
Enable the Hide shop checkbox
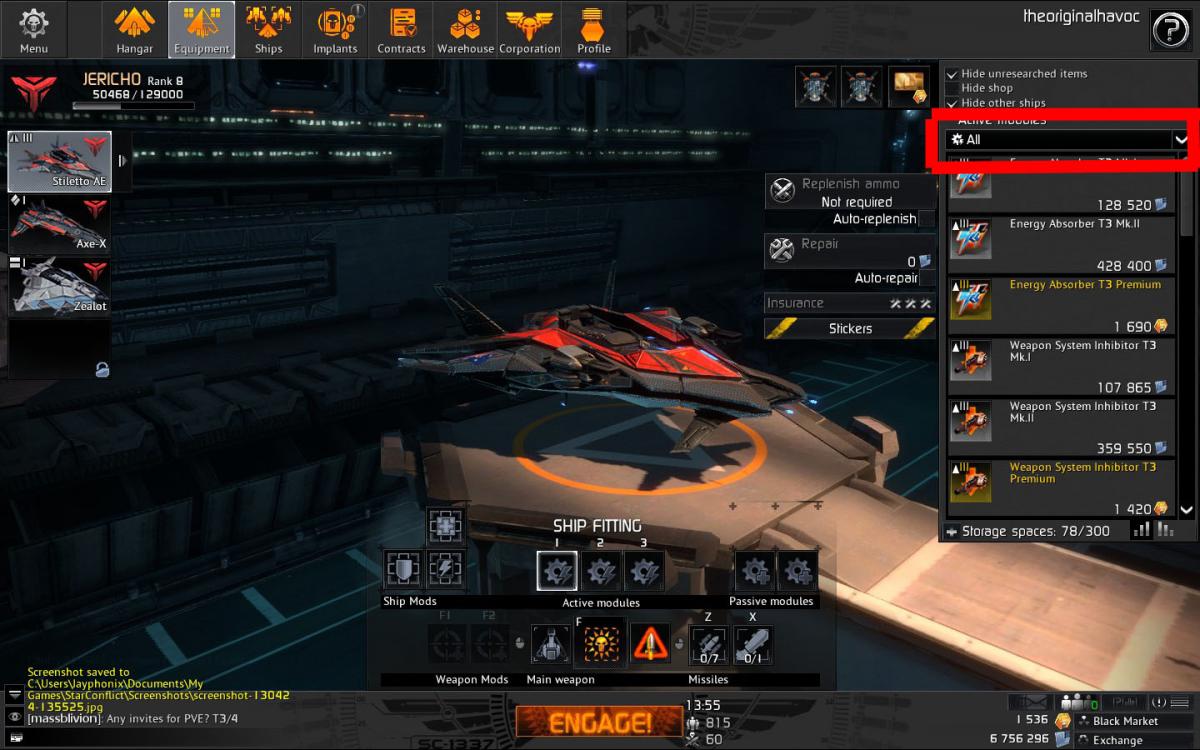click(x=952, y=88)
